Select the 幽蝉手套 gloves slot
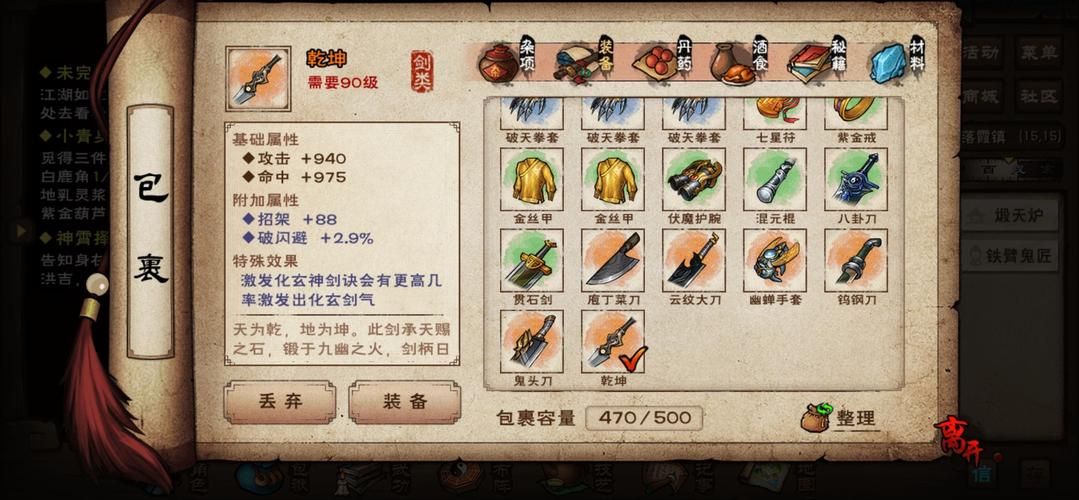The width and height of the screenshot is (1079, 500). click(774, 260)
